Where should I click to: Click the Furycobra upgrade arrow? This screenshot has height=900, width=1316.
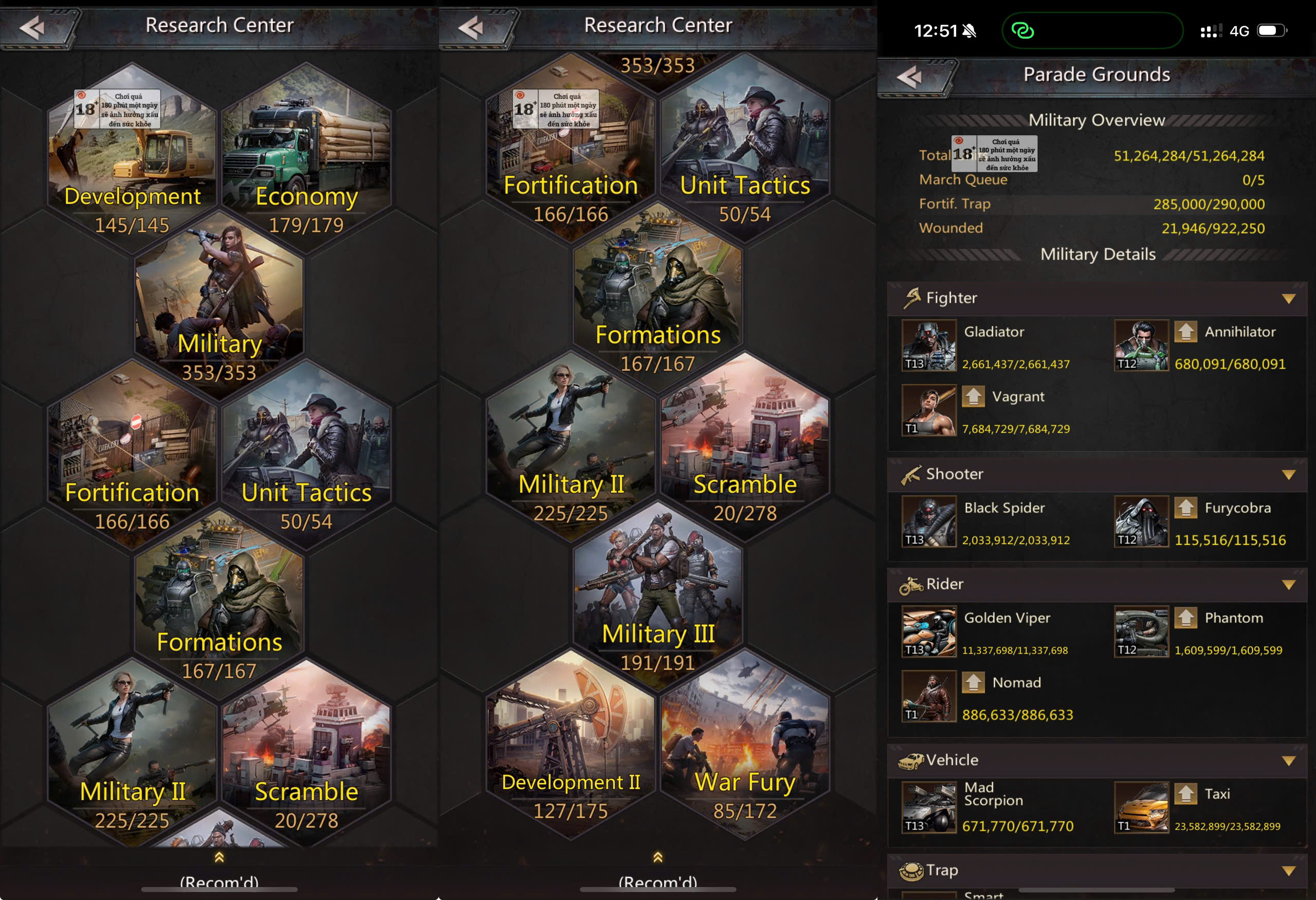point(1185,508)
